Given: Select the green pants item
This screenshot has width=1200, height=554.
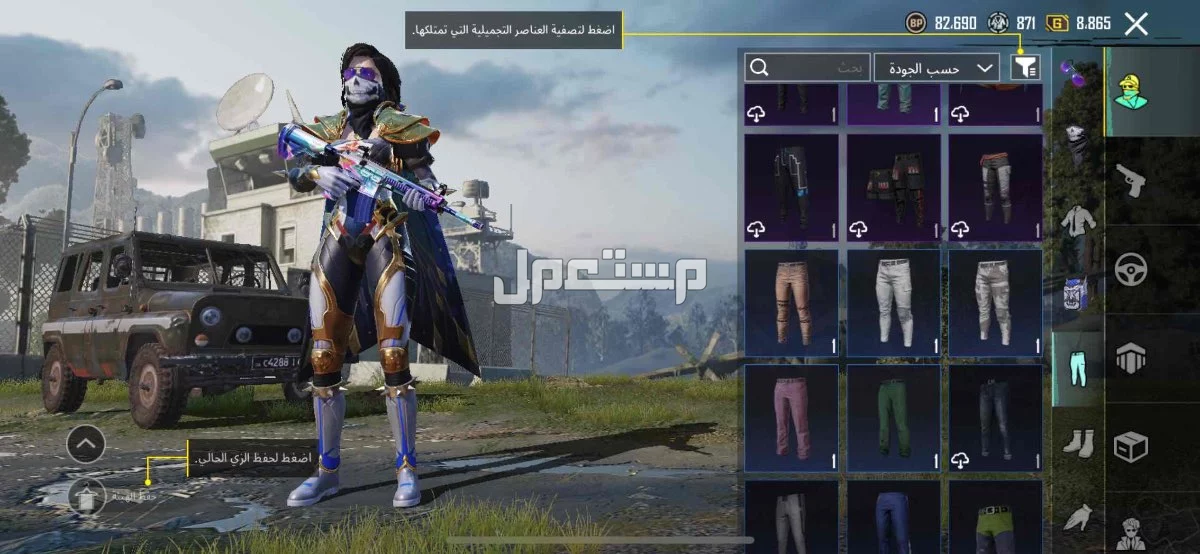Looking at the screenshot, I should tap(893, 417).
